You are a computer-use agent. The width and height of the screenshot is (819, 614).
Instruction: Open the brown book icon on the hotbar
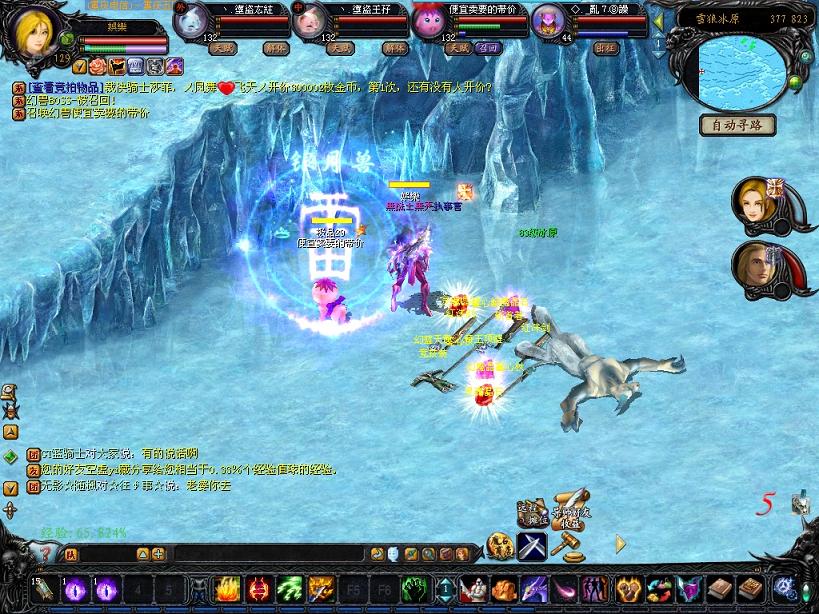pos(720,589)
